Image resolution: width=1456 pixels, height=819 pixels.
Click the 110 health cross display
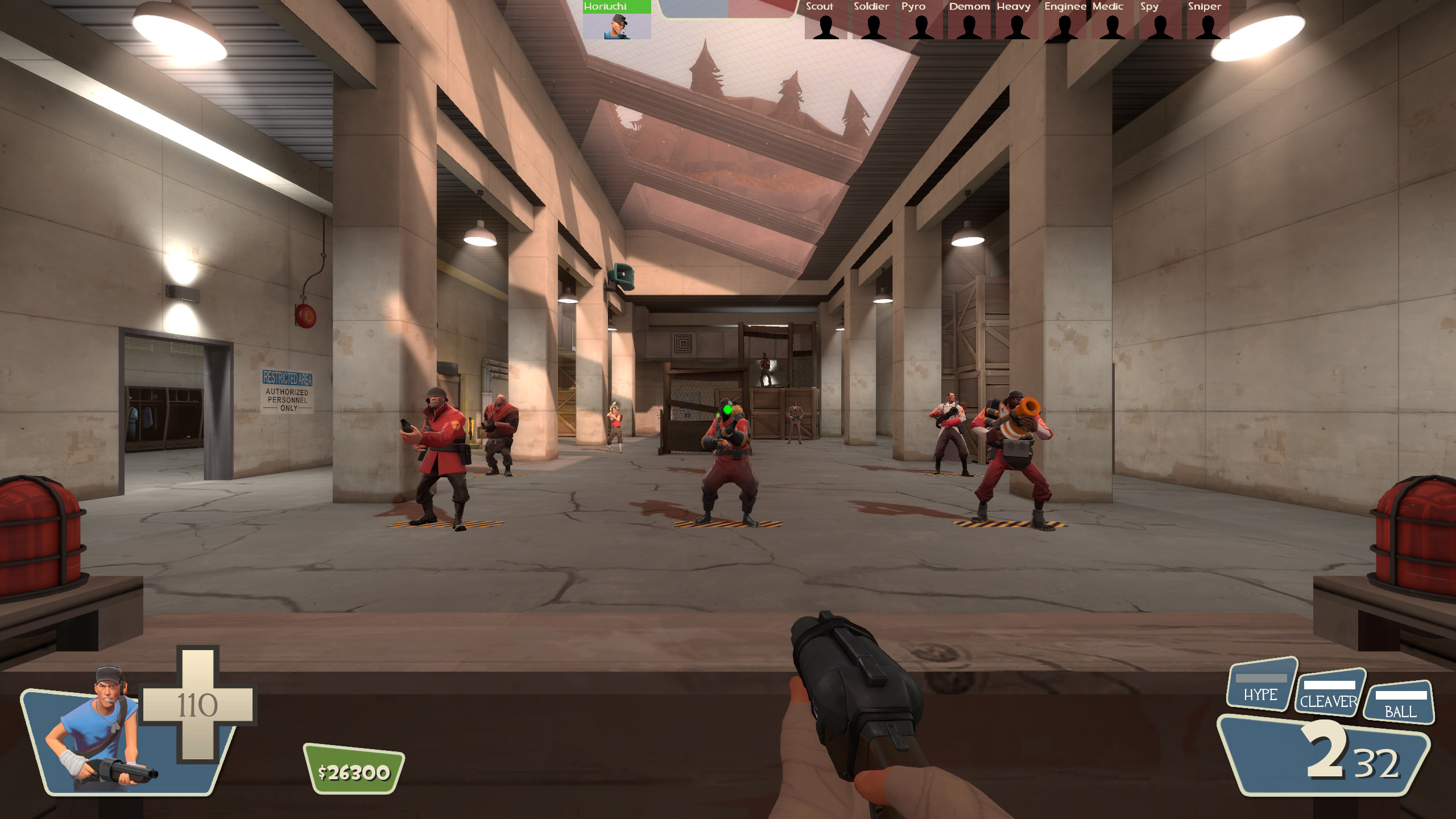click(x=199, y=705)
